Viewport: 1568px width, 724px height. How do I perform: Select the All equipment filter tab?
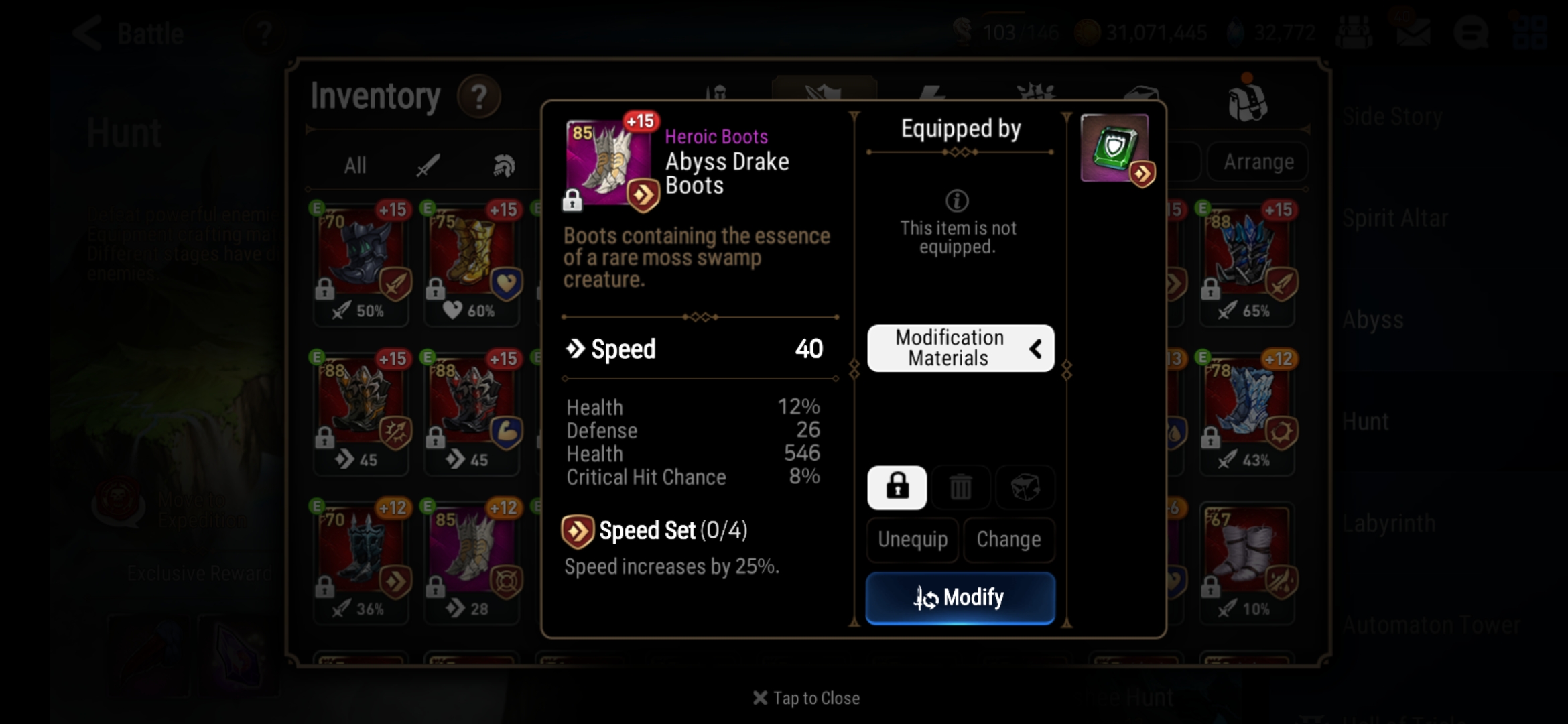pos(354,166)
